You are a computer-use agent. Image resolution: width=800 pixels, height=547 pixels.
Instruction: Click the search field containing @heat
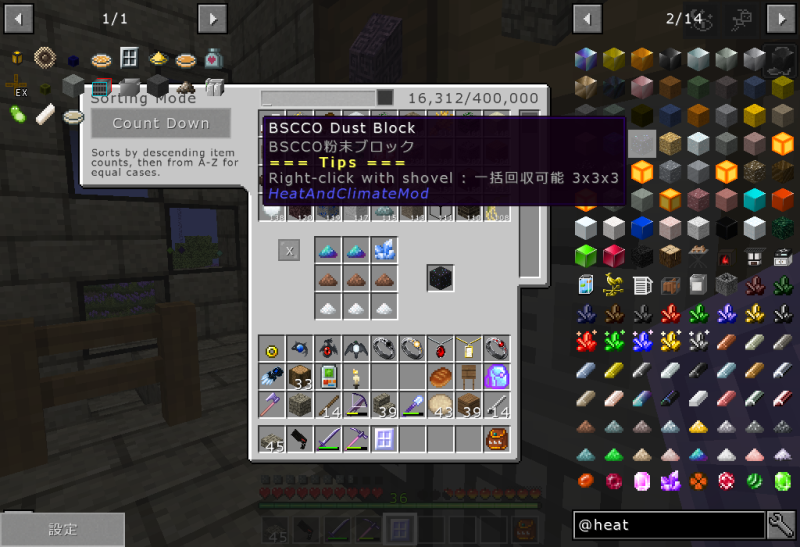[x=670, y=524]
